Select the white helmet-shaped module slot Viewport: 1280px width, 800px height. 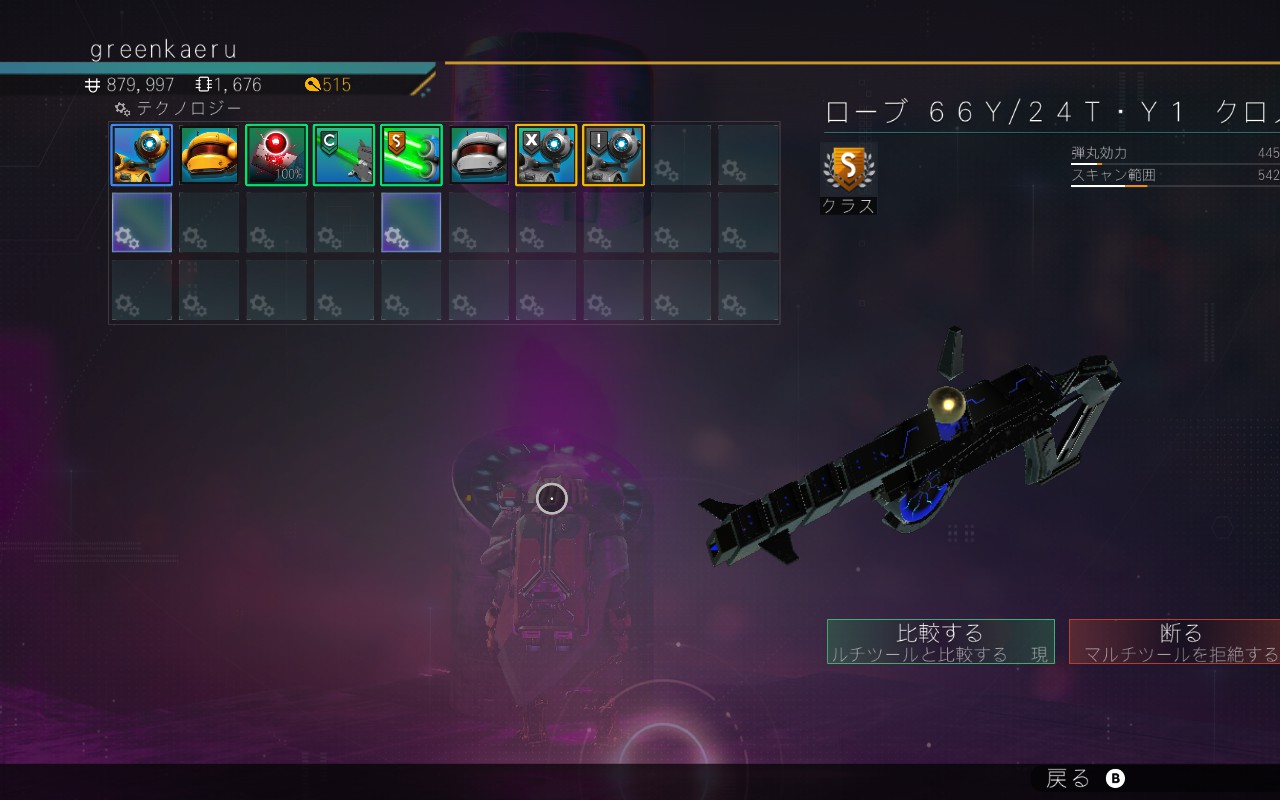(479, 155)
